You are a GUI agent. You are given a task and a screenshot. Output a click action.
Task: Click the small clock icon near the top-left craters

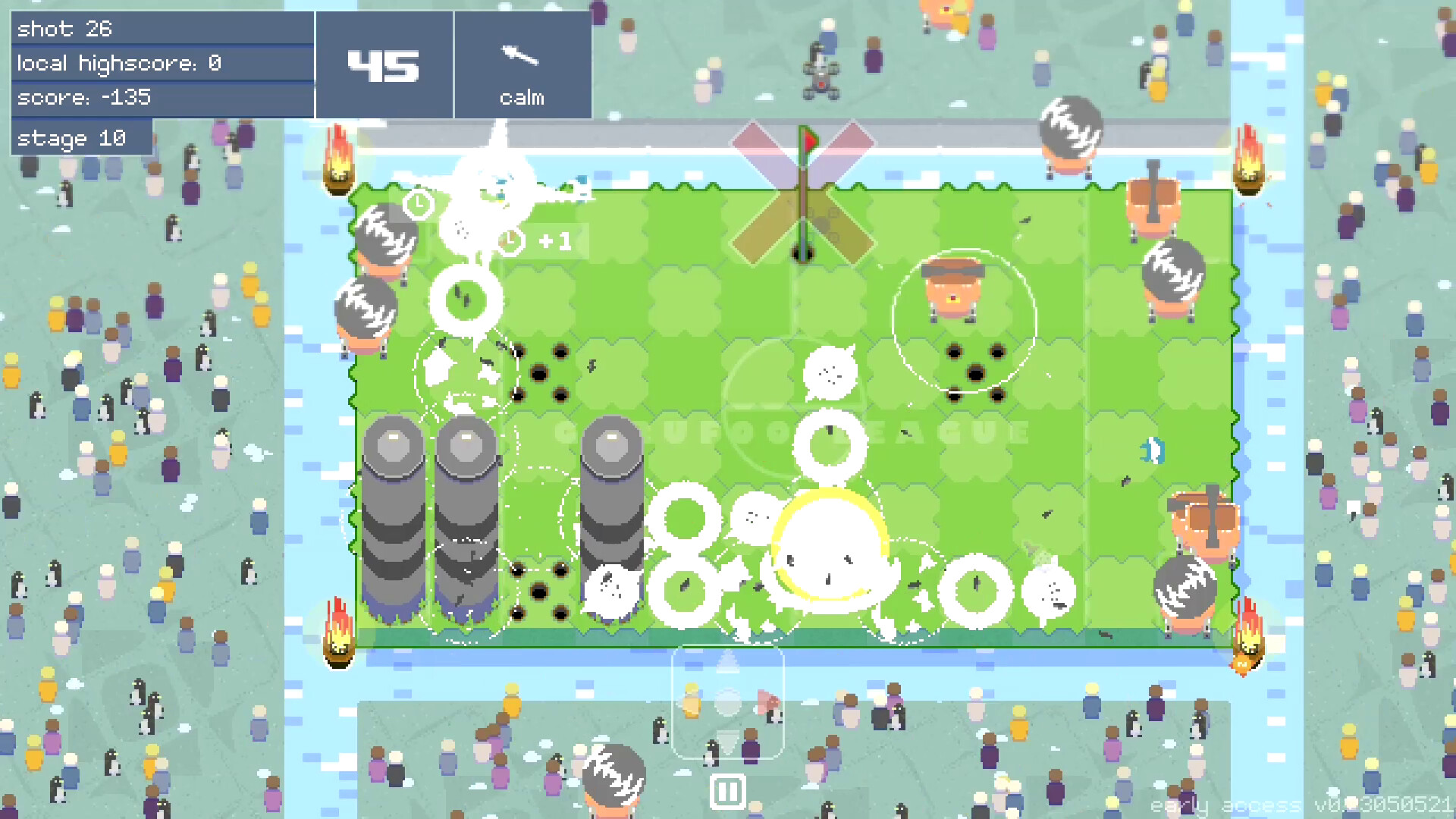pyautogui.click(x=418, y=203)
